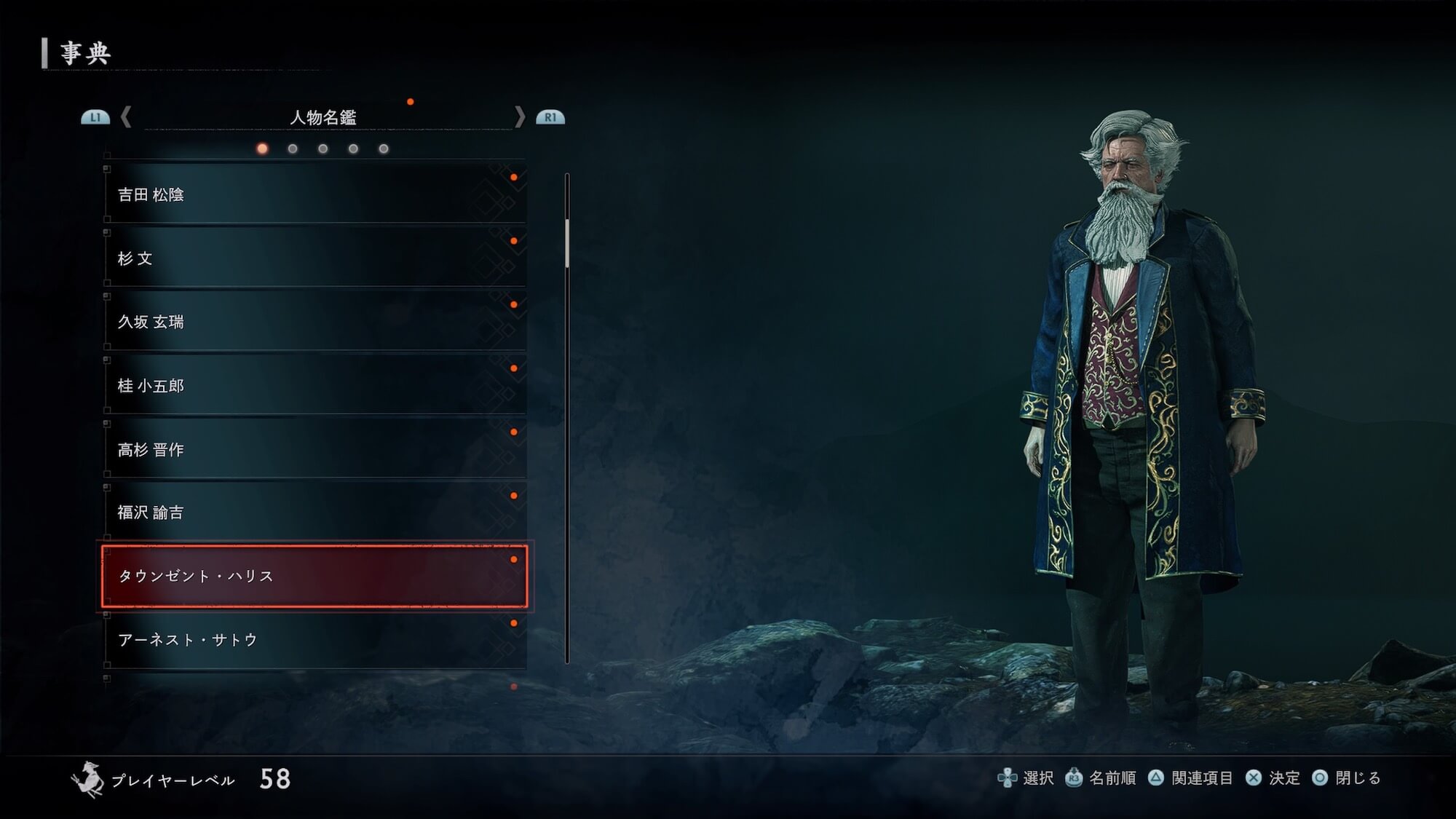The width and height of the screenshot is (1456, 819).
Task: Switch to the last category page dot
Action: coord(384,149)
